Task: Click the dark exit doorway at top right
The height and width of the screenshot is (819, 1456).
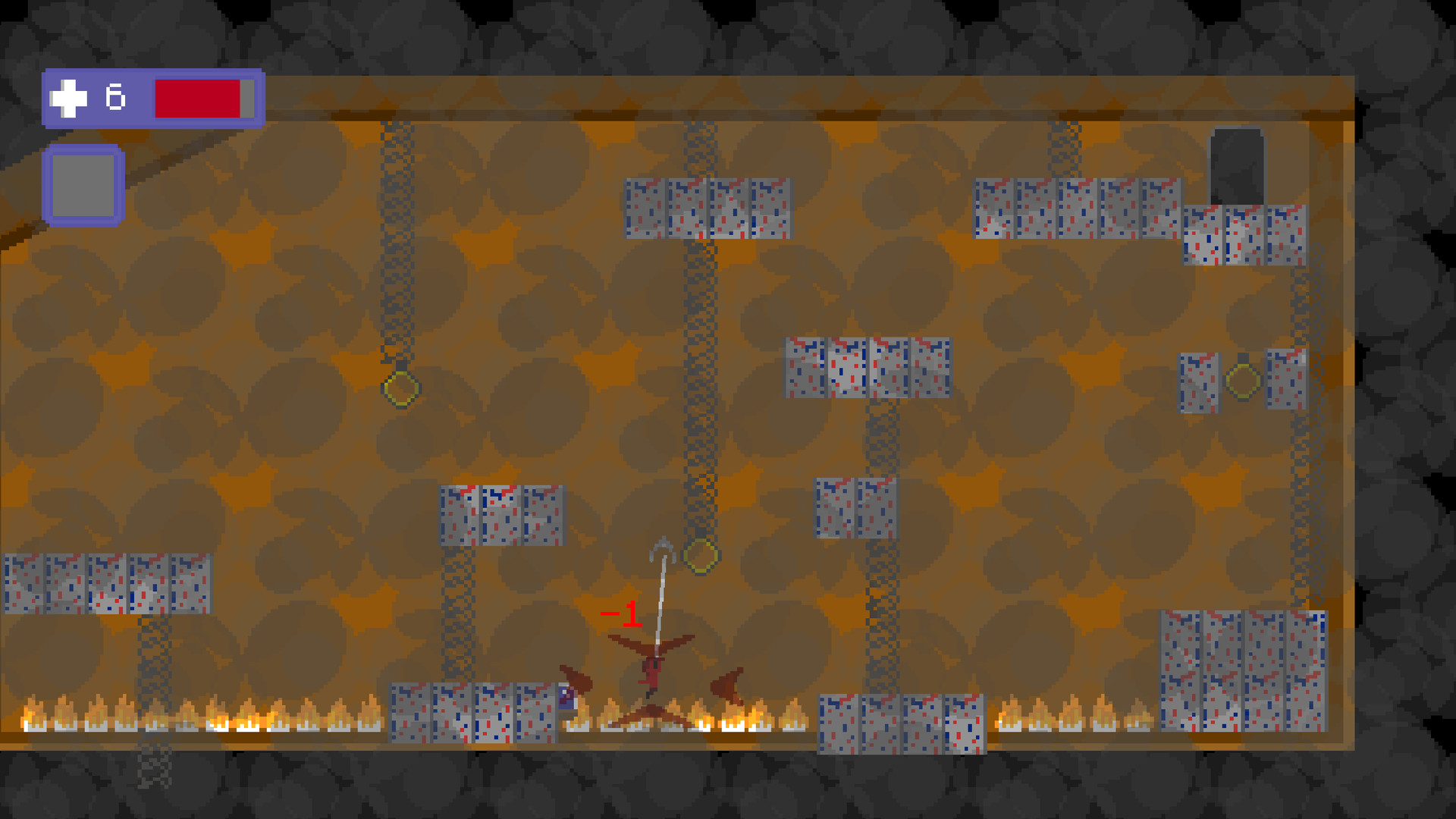Action: [x=1237, y=167]
